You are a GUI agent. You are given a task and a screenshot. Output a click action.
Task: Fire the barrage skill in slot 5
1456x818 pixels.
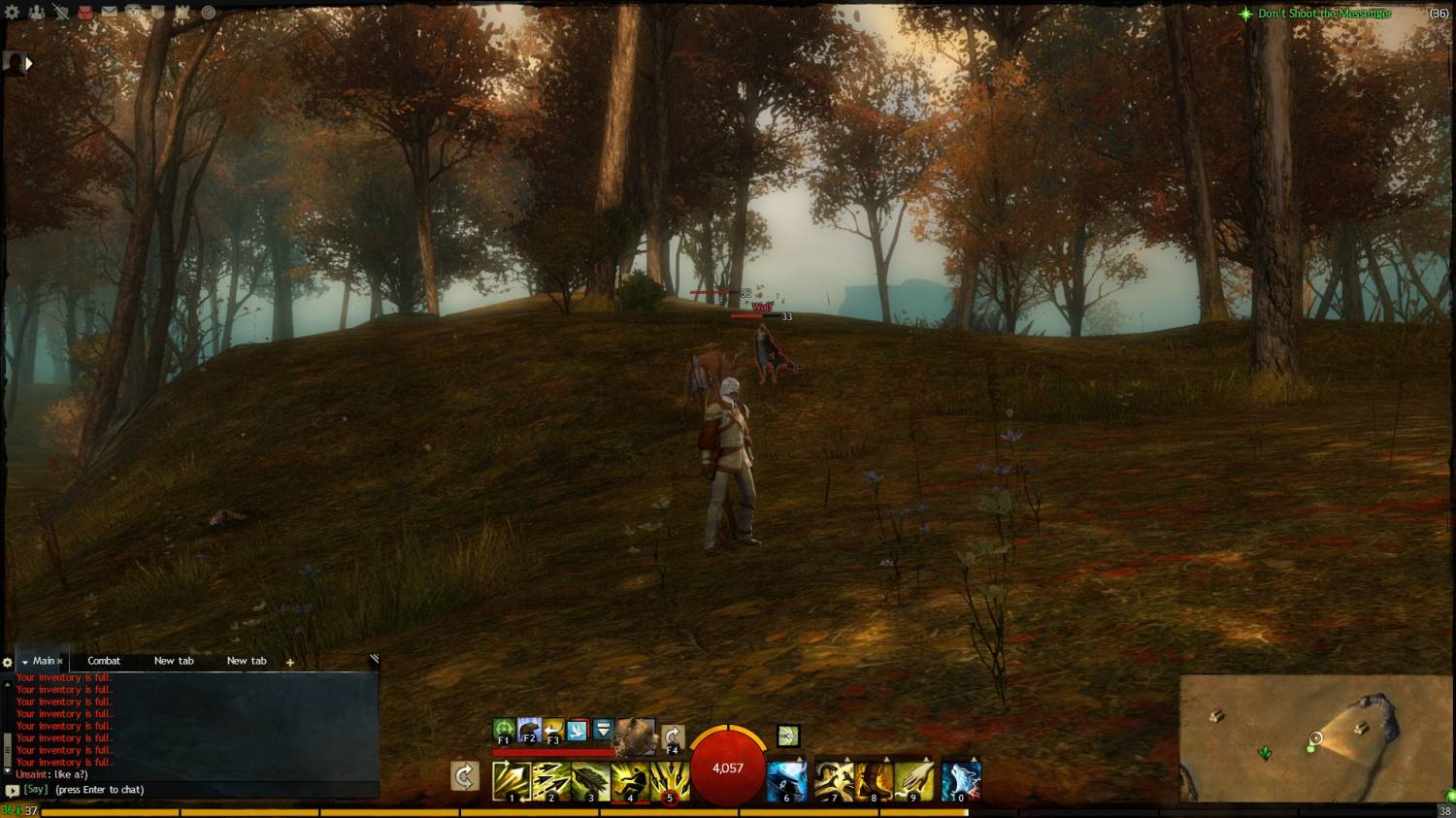[670, 781]
